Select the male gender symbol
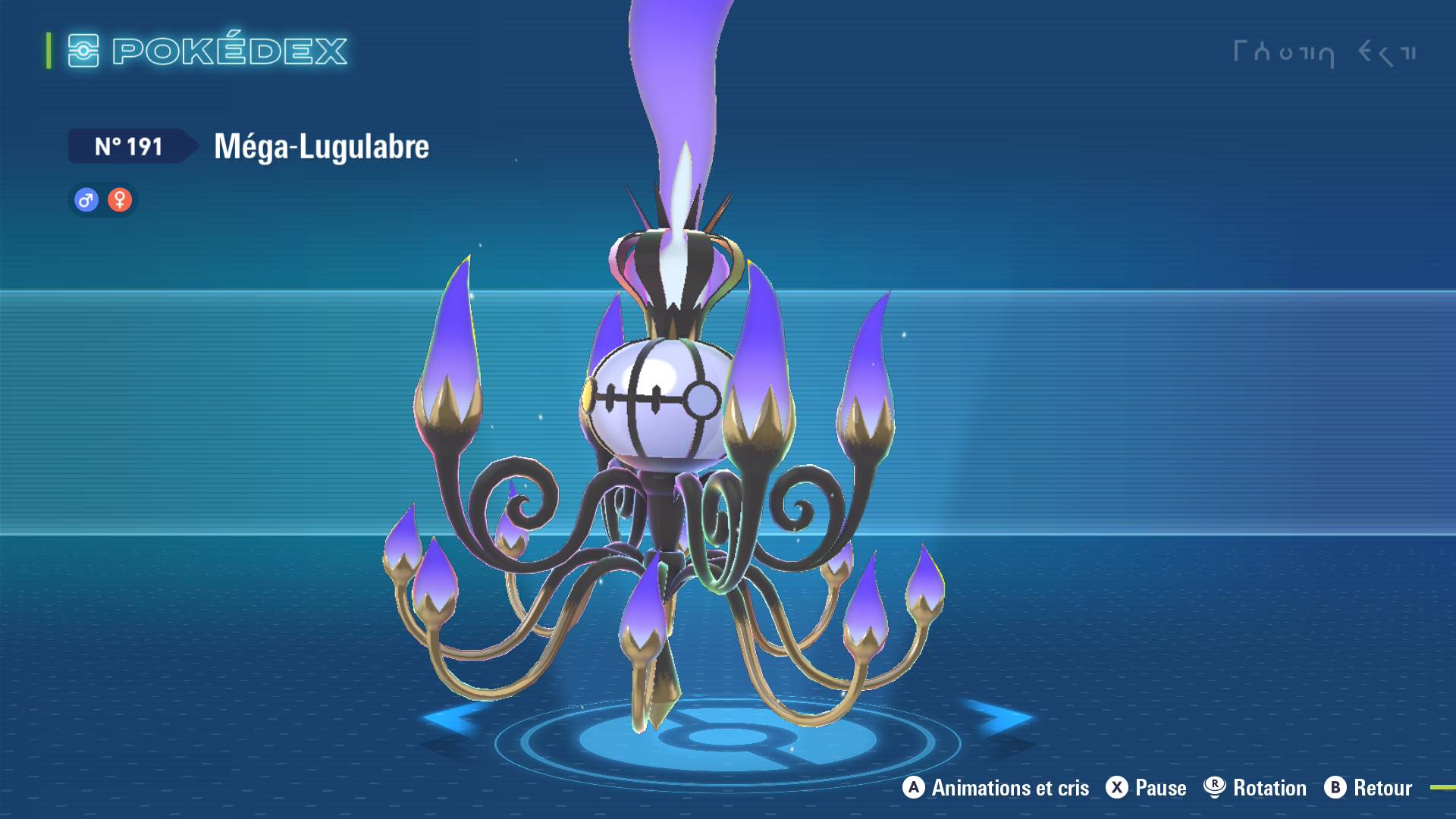The height and width of the screenshot is (819, 1456). pyautogui.click(x=85, y=199)
